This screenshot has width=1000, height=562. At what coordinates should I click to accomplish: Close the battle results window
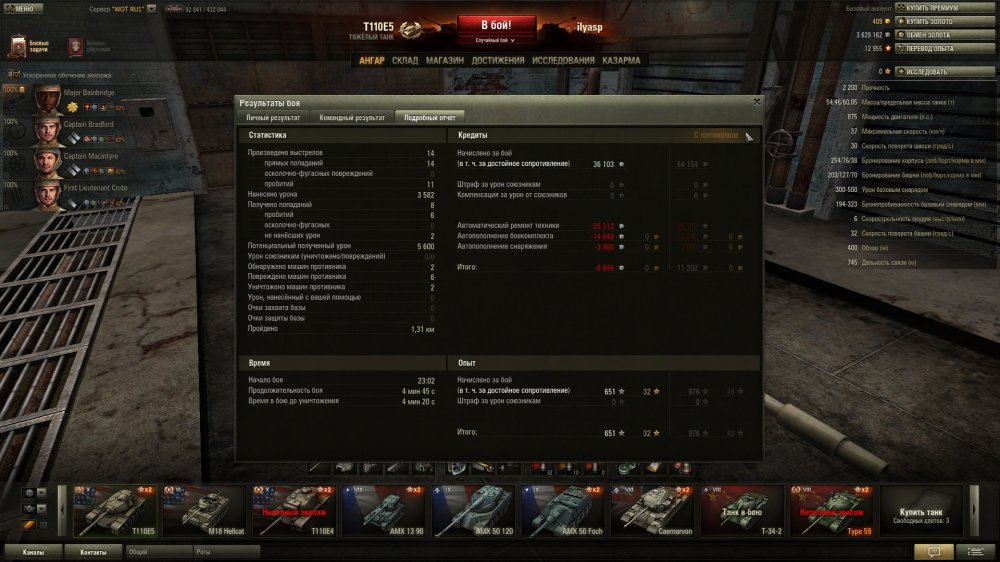pos(756,101)
